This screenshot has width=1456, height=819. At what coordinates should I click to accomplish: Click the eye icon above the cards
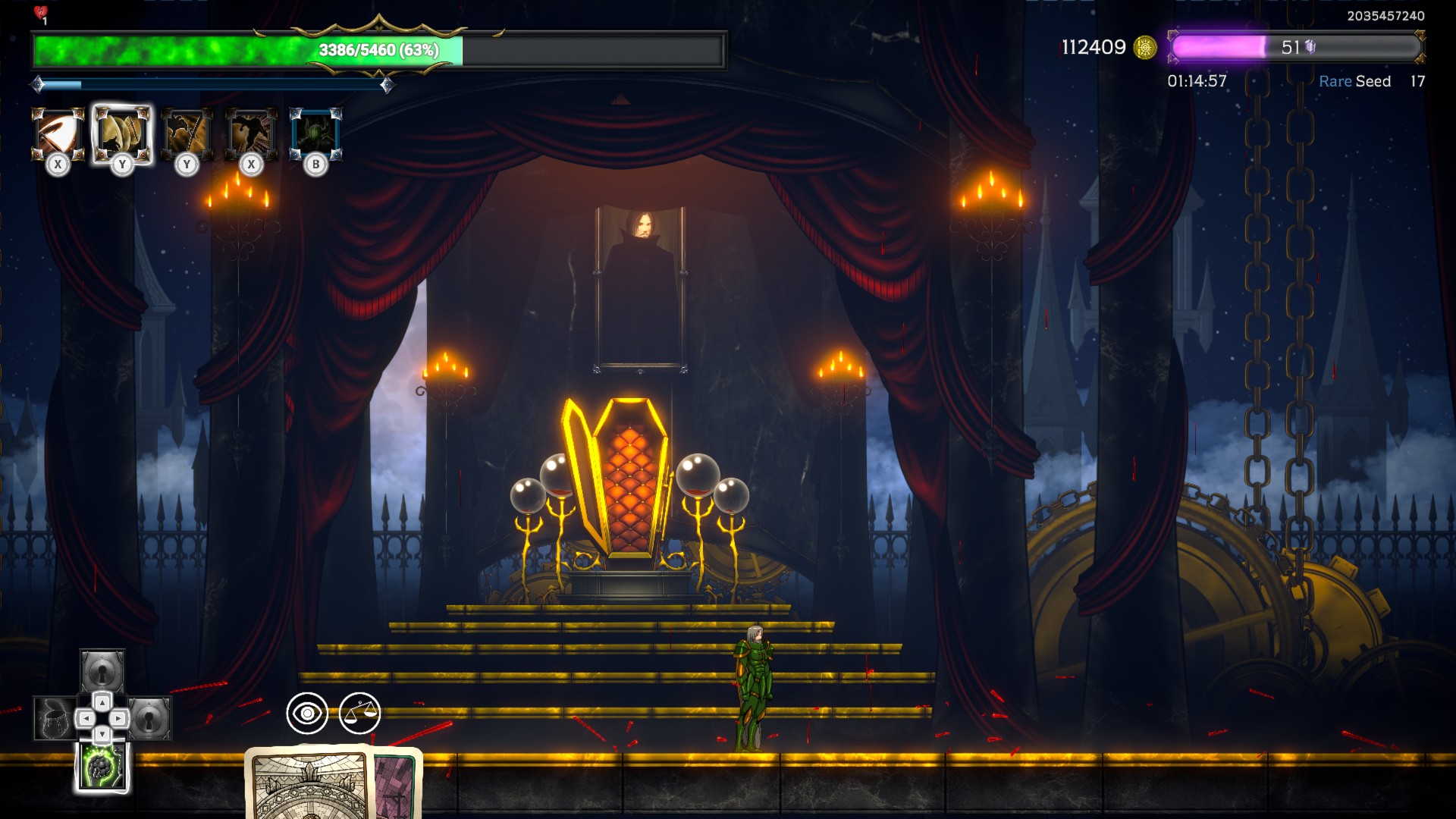[307, 713]
